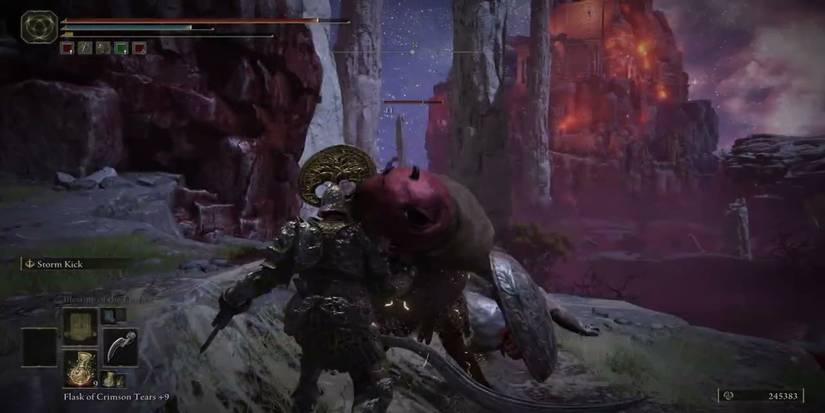This screenshot has width=825, height=413.
Task: Click the curved blade right-hand weapon slot
Action: 120,346
